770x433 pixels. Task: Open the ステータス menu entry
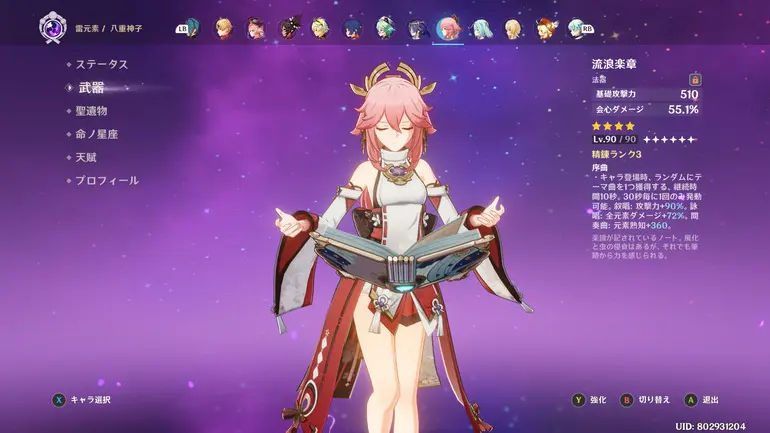tap(101, 64)
